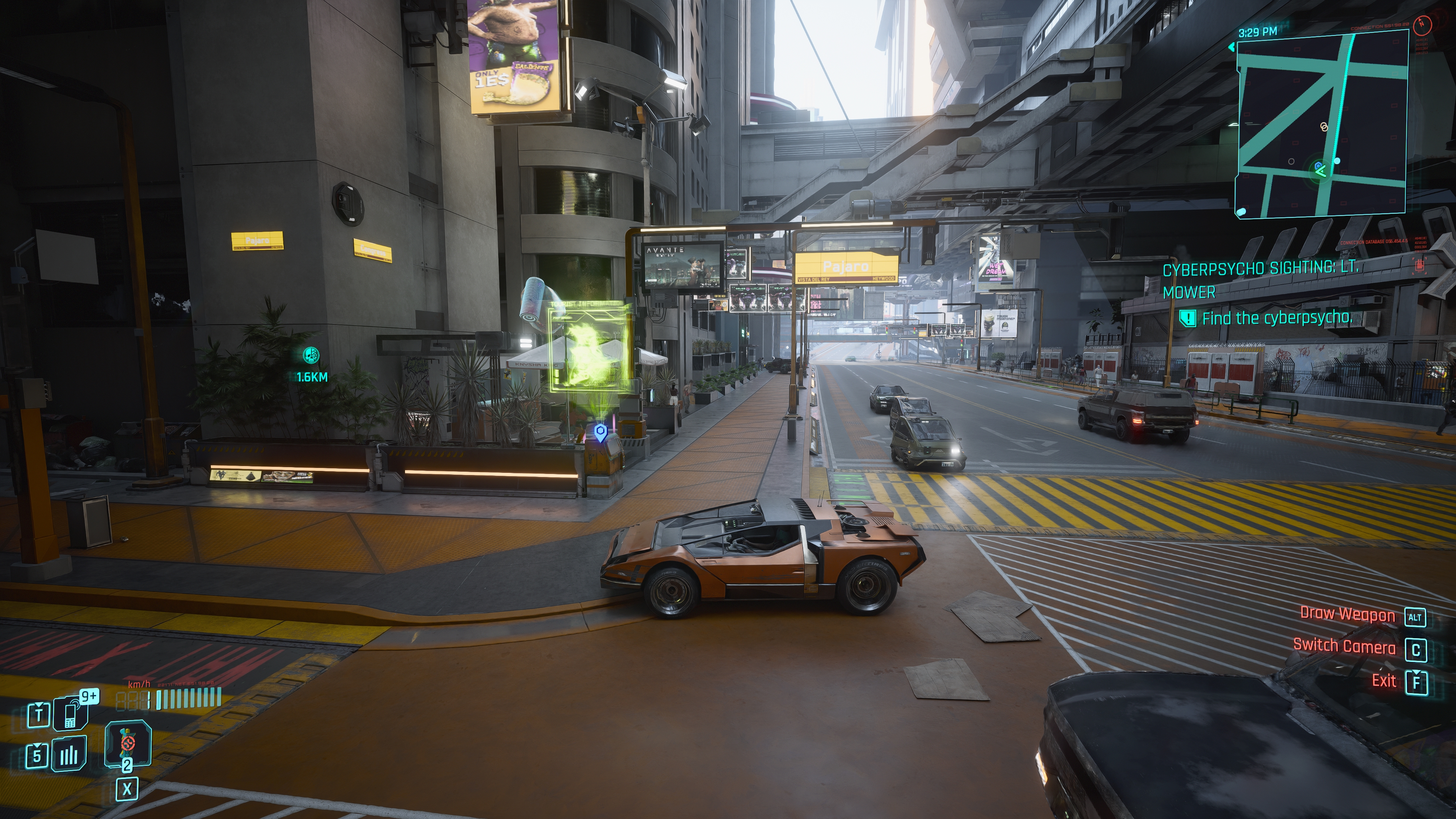Click the 'Find the cyberpsycho' objective
1456x819 pixels.
[1276, 318]
